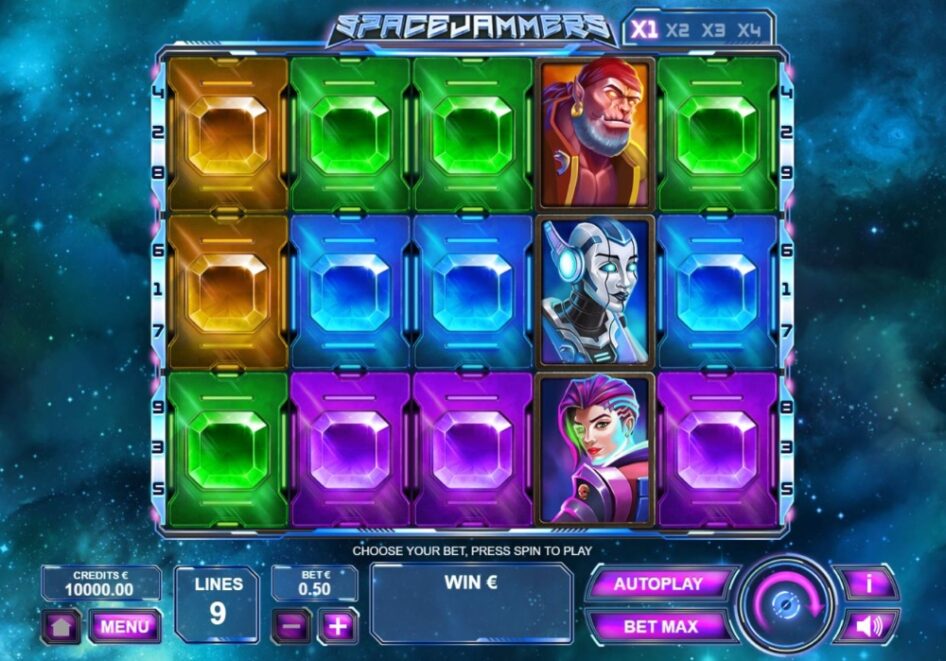Start AUTOPLAY mode
The height and width of the screenshot is (661, 946).
click(658, 584)
